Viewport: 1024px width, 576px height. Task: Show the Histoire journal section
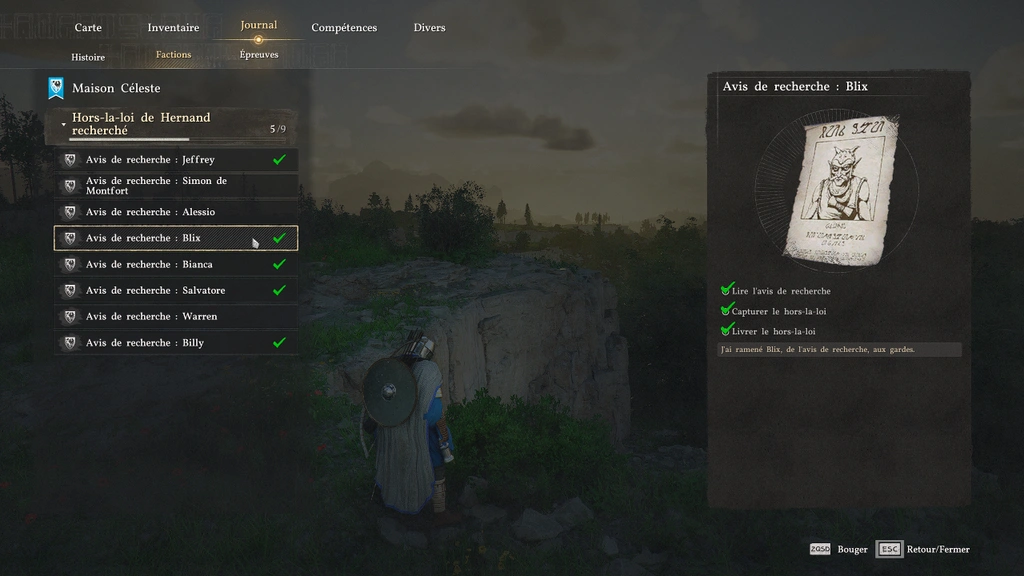(88, 57)
